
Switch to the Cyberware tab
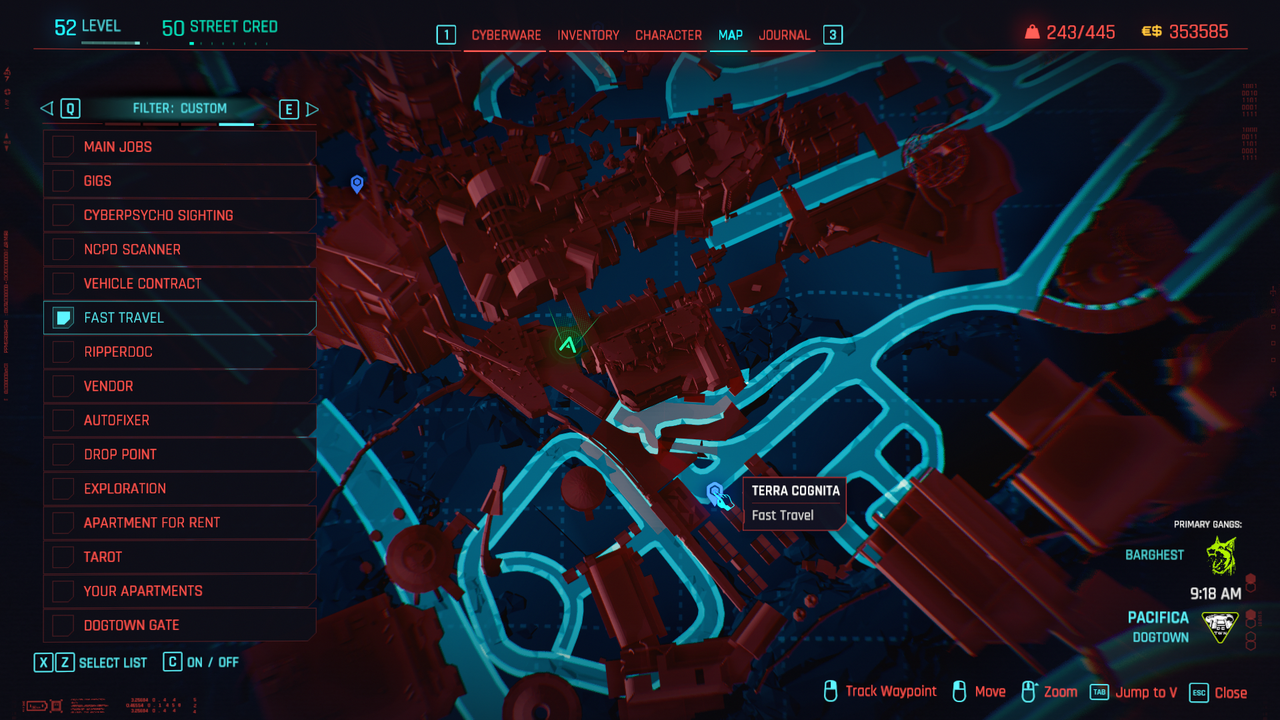[506, 35]
